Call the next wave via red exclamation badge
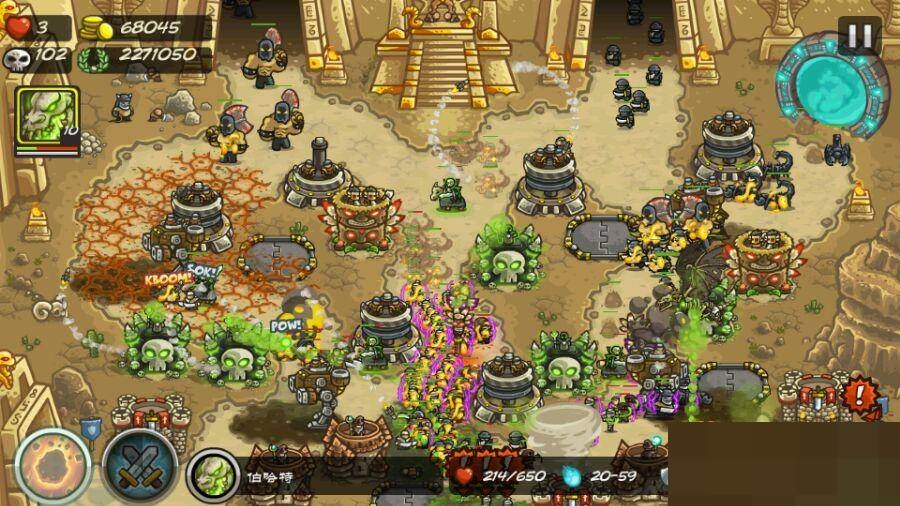The image size is (900, 506). (x=859, y=391)
